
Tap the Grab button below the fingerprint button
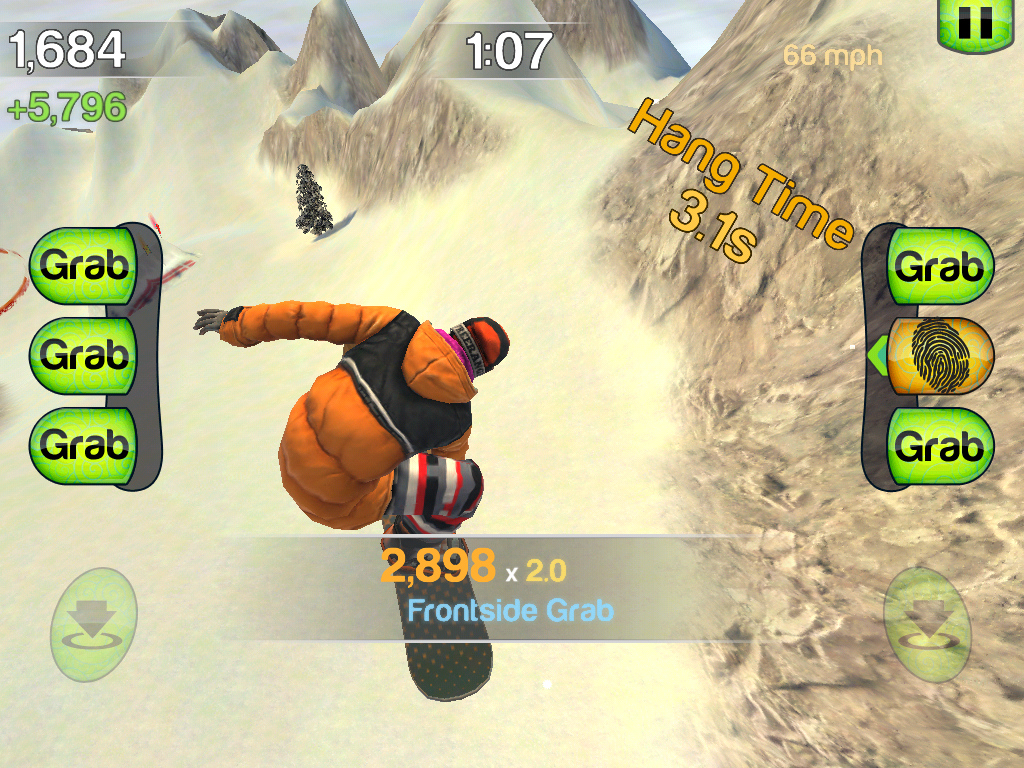[940, 446]
